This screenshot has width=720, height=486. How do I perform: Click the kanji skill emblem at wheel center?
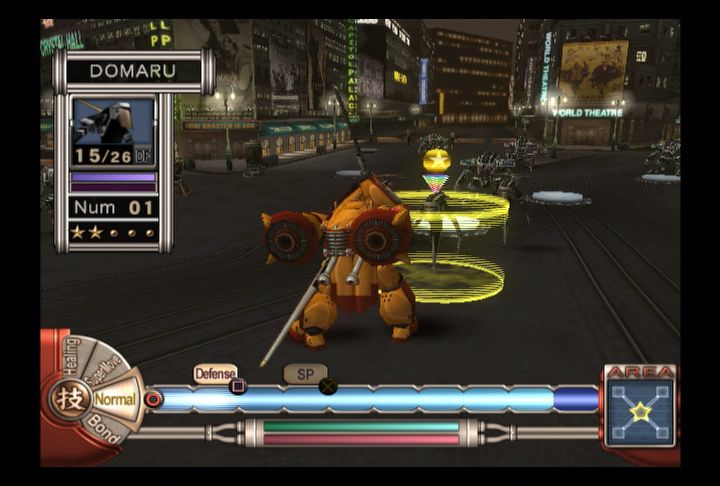click(68, 398)
